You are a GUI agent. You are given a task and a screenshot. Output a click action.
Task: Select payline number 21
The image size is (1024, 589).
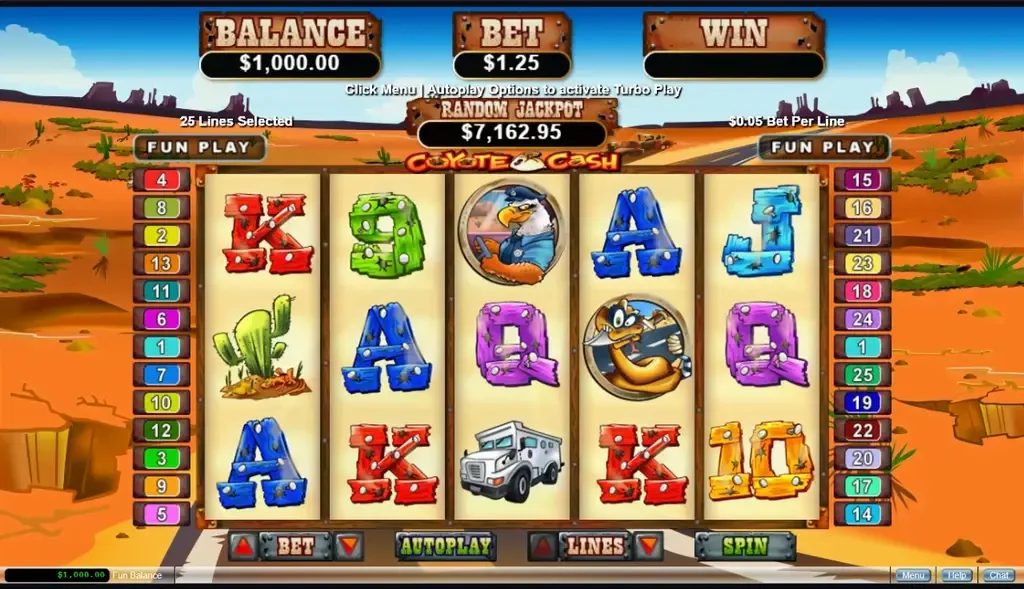point(861,236)
